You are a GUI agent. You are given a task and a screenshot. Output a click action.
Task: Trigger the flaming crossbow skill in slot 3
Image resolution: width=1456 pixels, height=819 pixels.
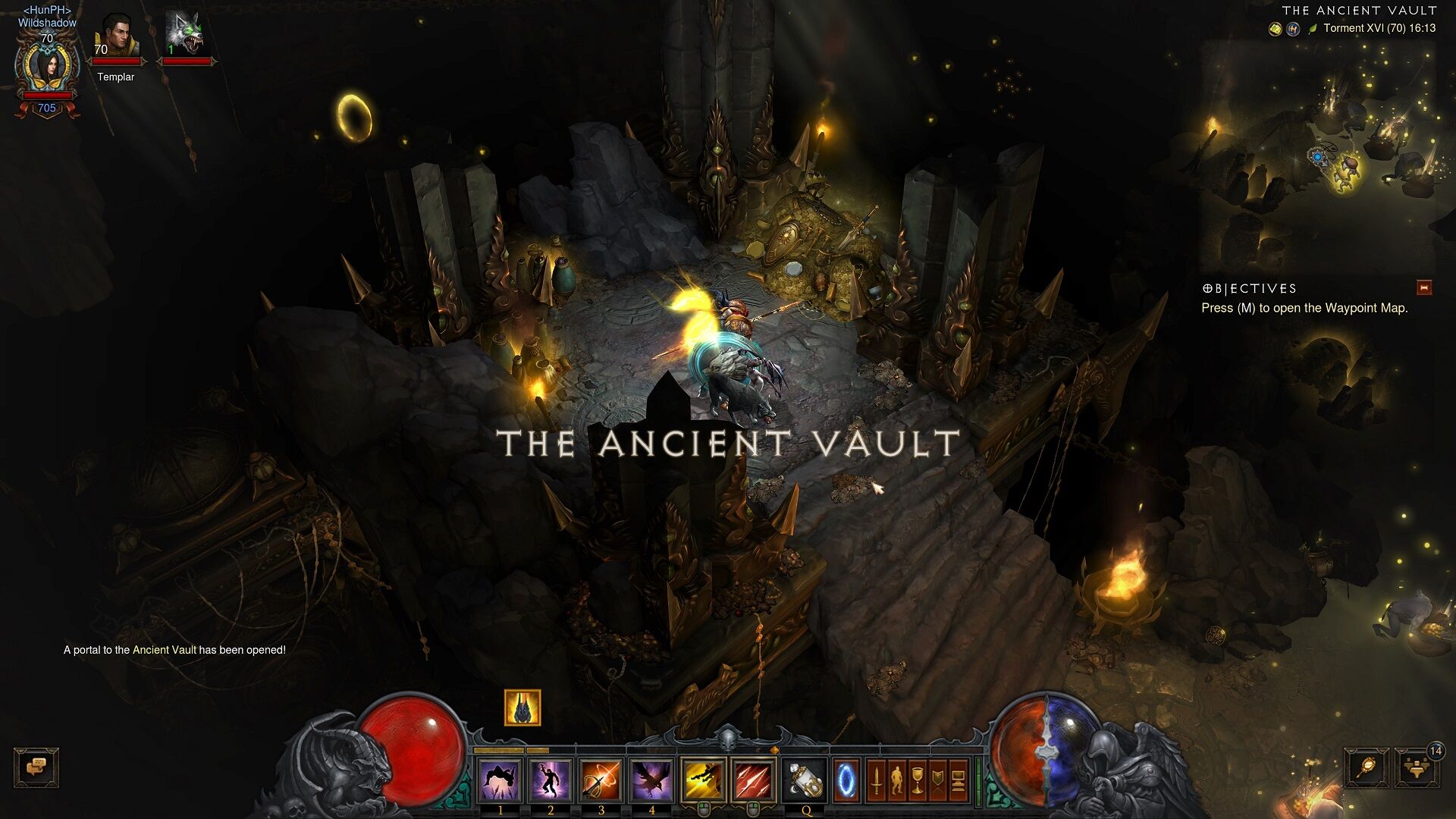tap(601, 780)
